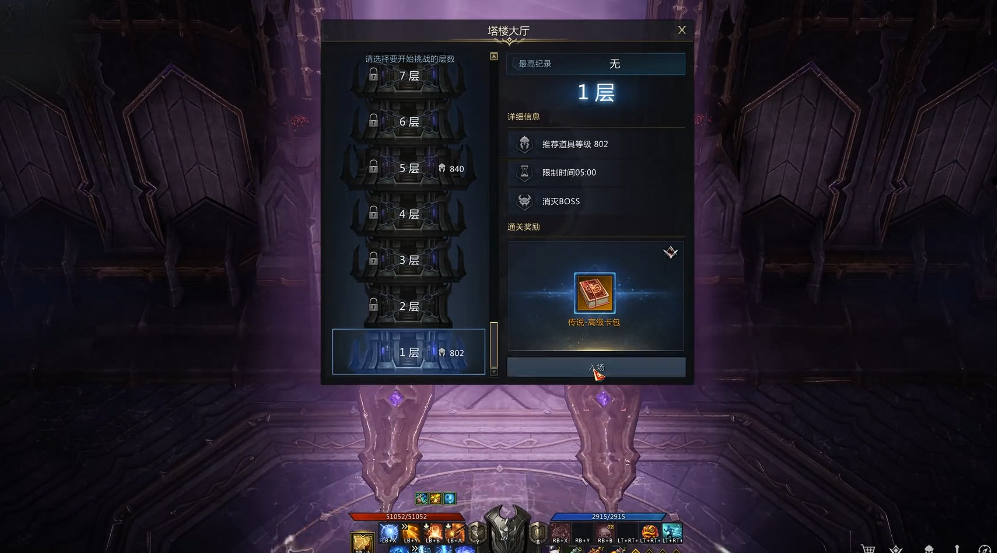
Task: Open the shop cart icon
Action: [869, 547]
